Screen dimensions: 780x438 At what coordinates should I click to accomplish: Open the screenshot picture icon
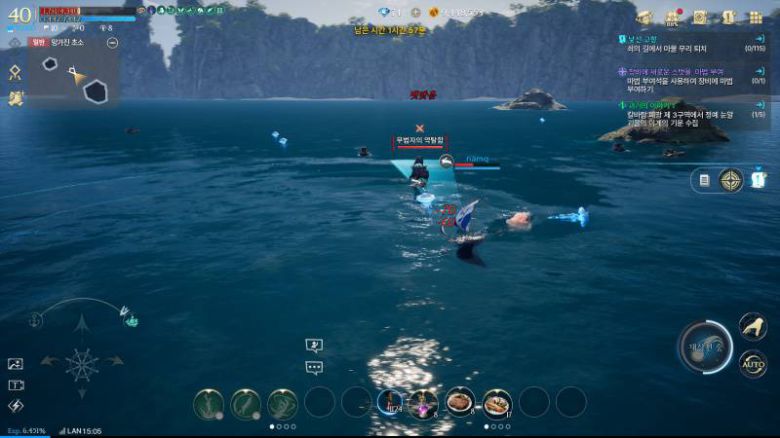tap(15, 364)
